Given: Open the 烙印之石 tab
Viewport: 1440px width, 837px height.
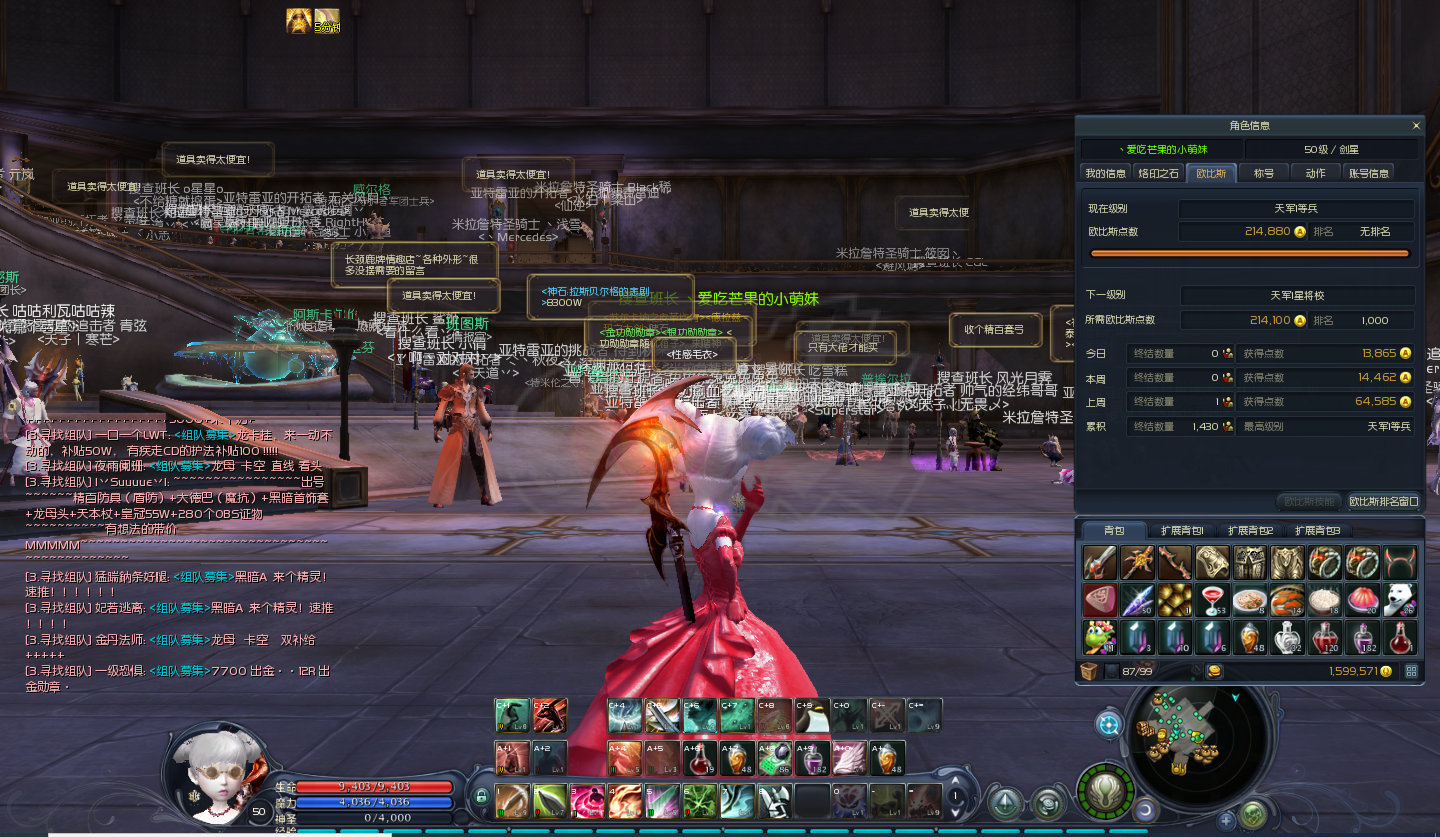Looking at the screenshot, I should point(1158,173).
